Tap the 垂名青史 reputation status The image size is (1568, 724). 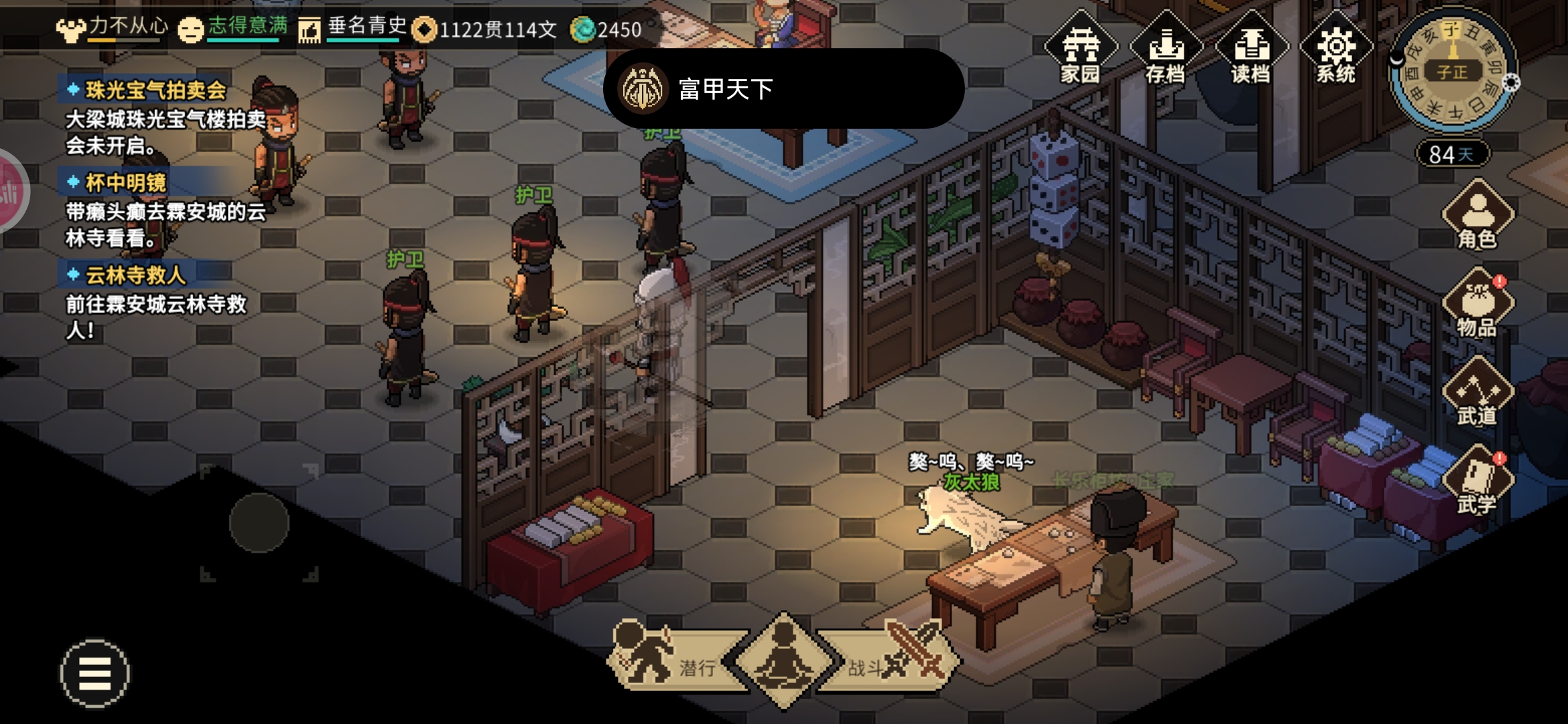(x=354, y=28)
